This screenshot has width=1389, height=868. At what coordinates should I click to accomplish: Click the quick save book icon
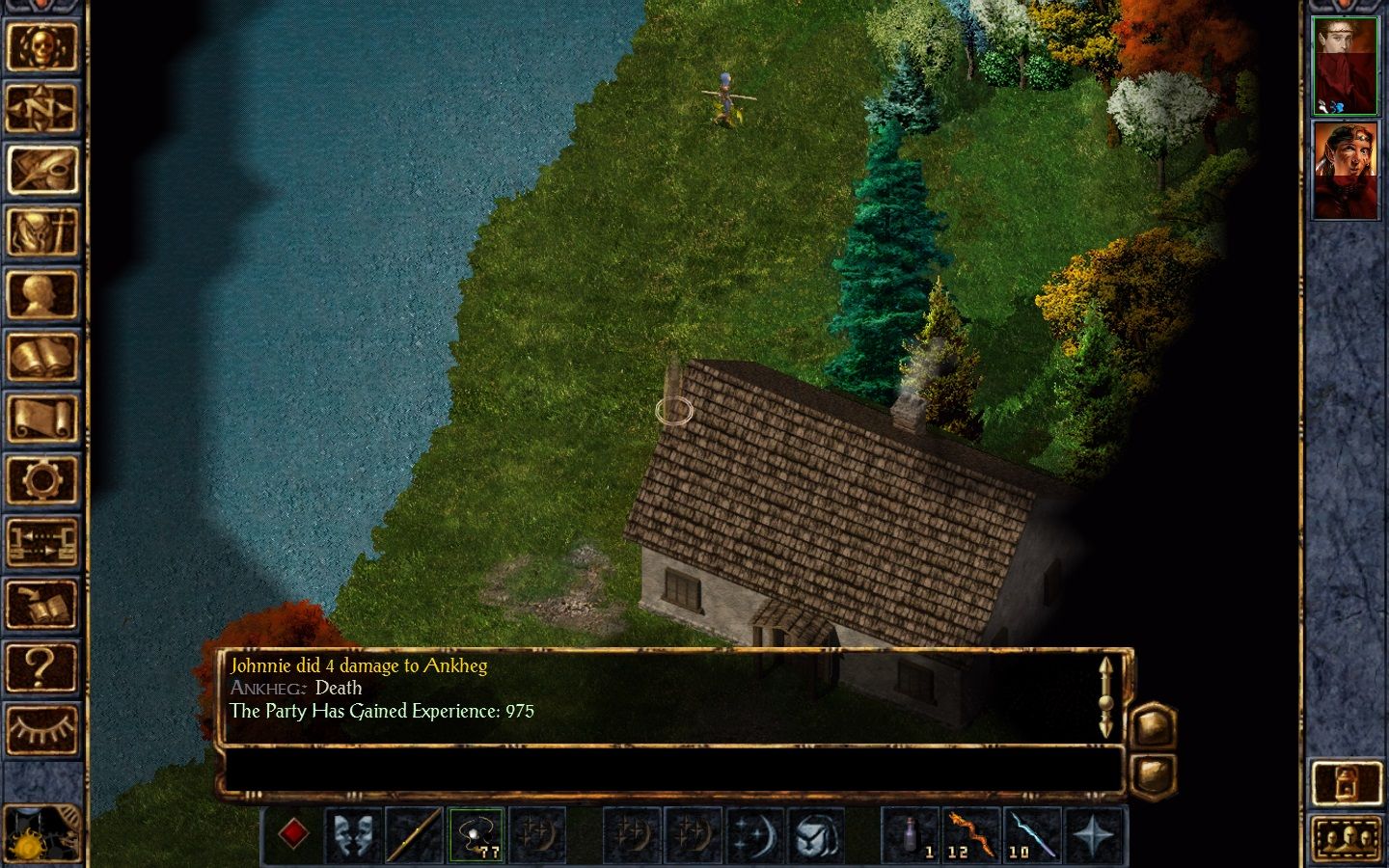[41, 605]
